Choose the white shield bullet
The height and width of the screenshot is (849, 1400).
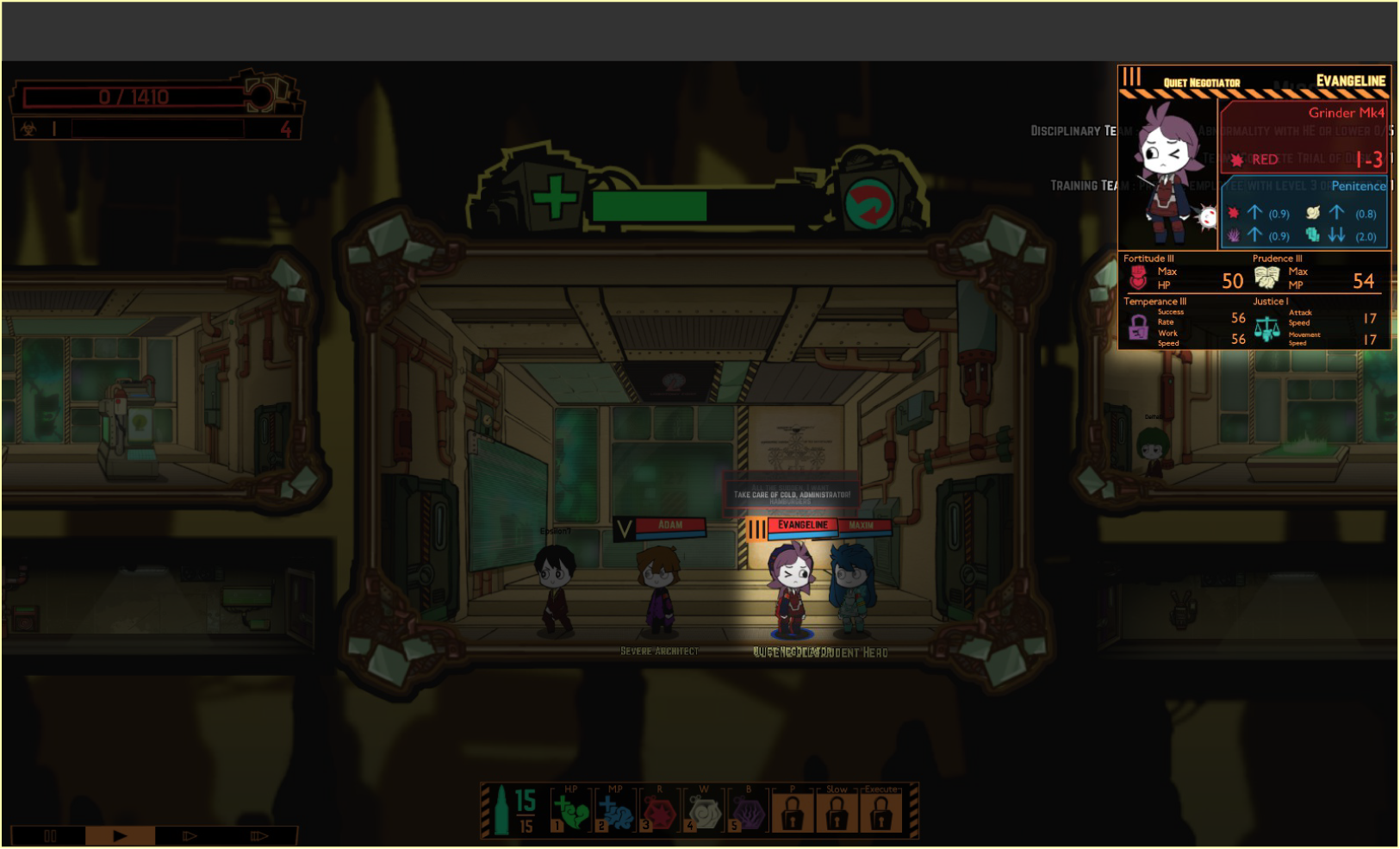click(704, 811)
